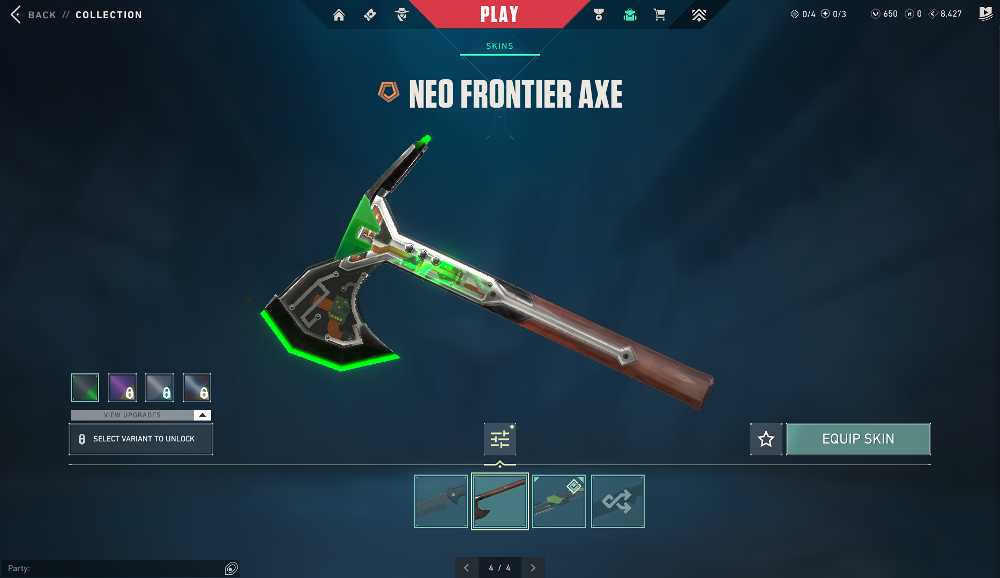1000x578 pixels.
Task: Expand the View Upgrades arrow
Action: (x=202, y=415)
